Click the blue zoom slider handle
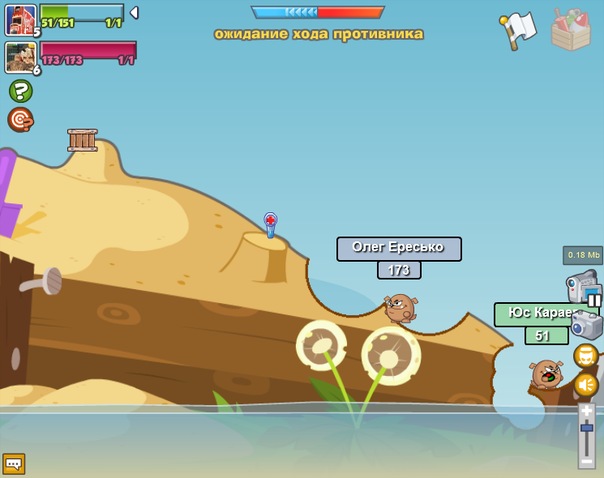Viewport: 604px width, 478px height. click(586, 428)
